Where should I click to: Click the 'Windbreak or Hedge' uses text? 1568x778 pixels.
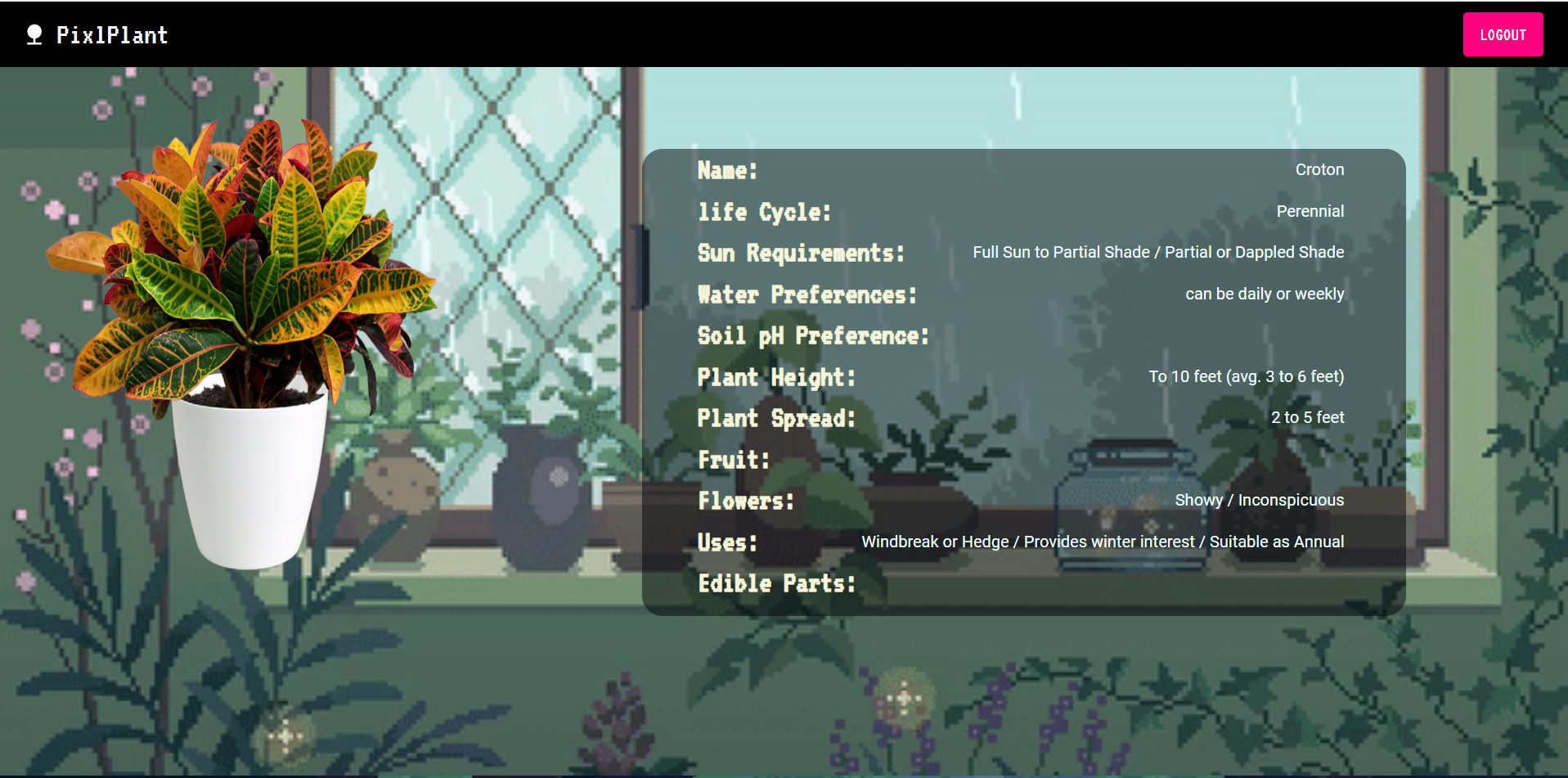pos(935,541)
